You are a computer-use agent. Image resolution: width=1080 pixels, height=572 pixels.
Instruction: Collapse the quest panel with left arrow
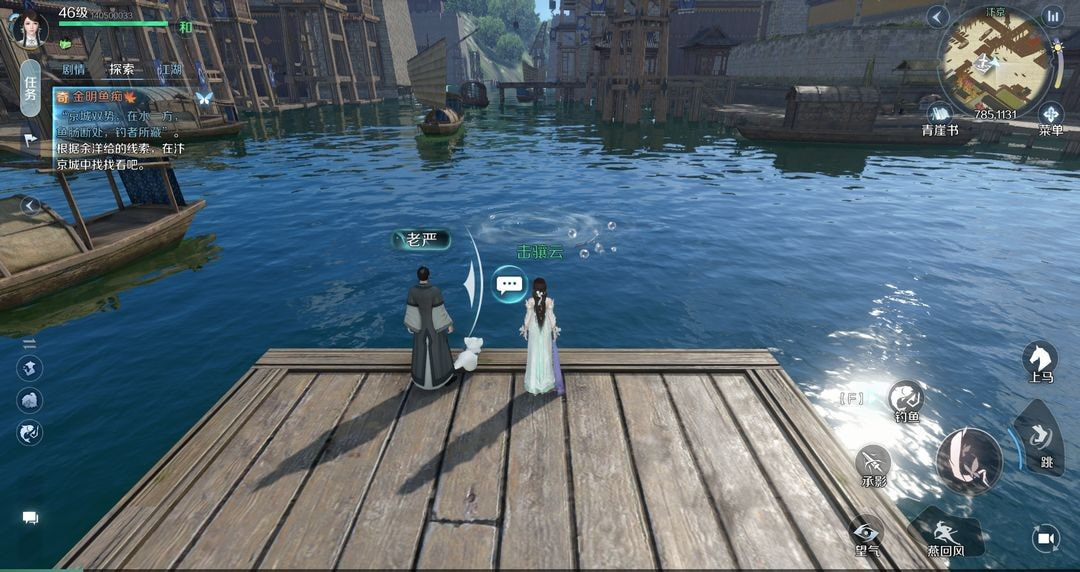30,206
